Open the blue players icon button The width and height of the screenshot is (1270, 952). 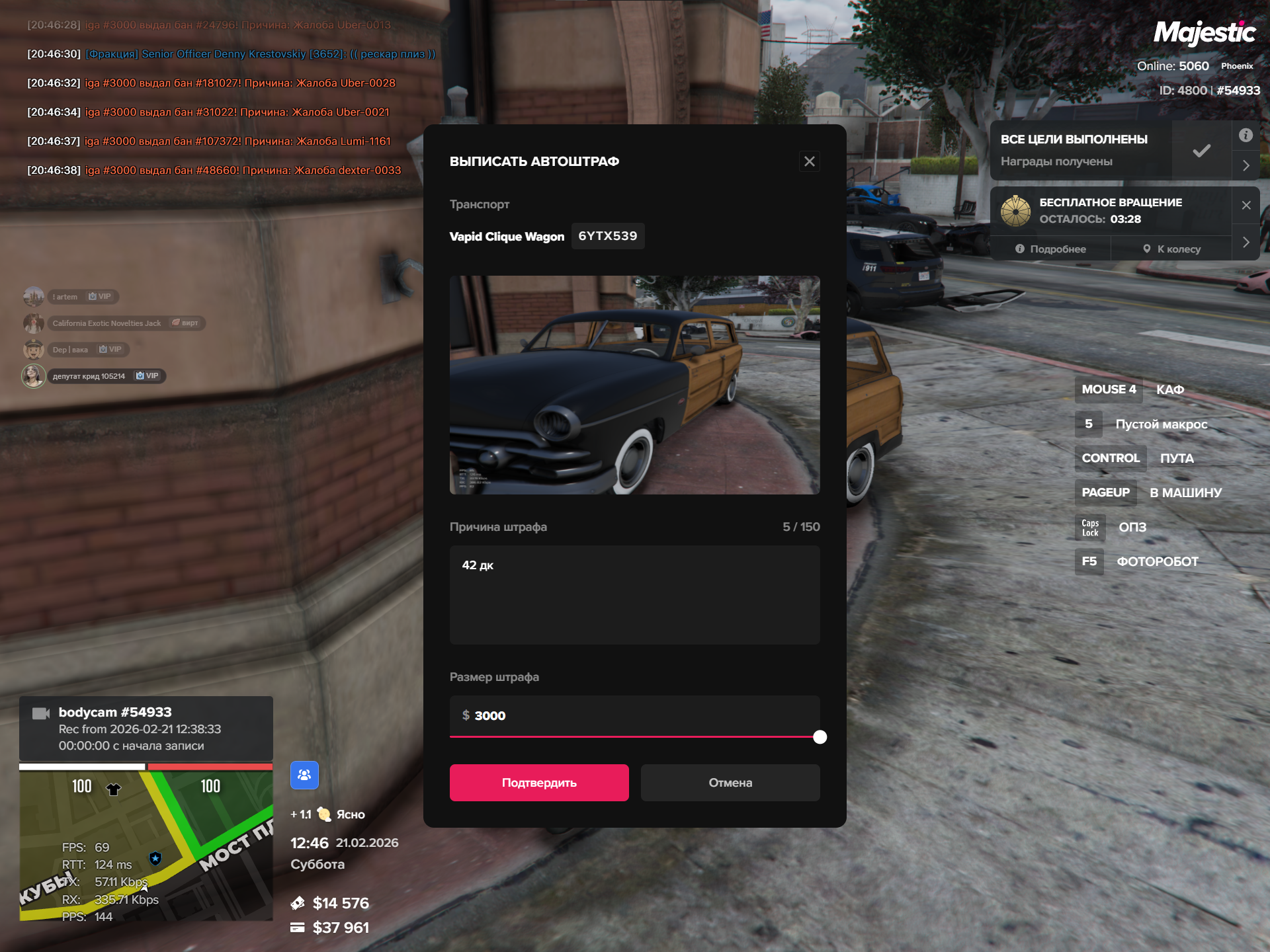304,775
